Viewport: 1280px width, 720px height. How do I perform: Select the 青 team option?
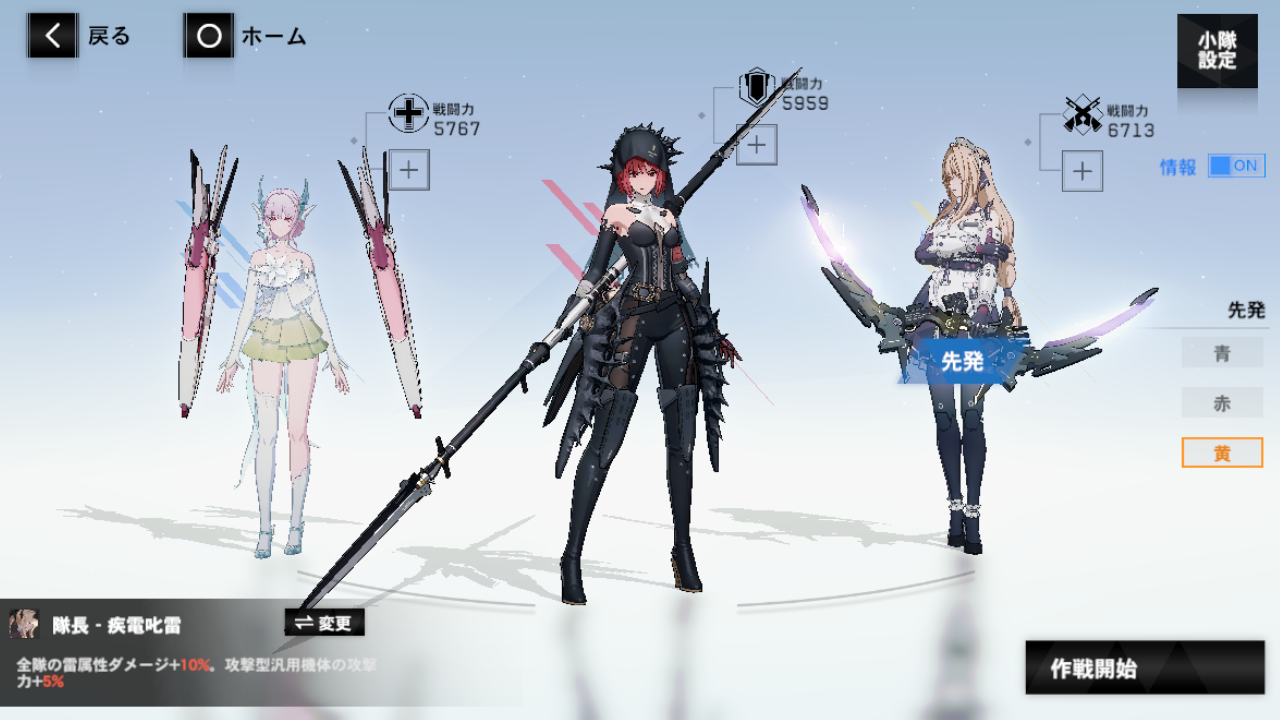coord(1222,352)
